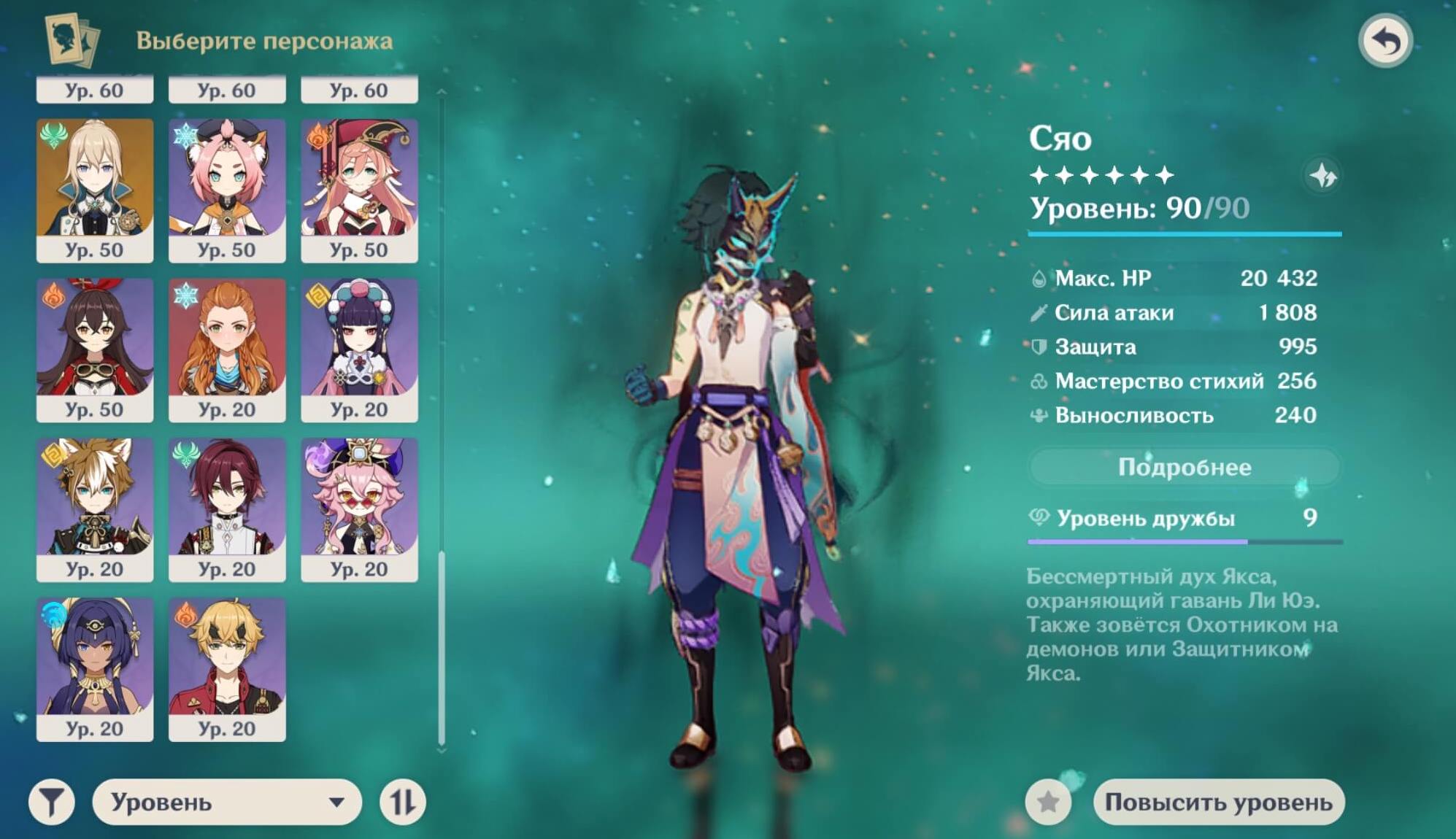This screenshot has width=1456, height=839.
Task: Pick Amber with the red bow
Action: (x=95, y=349)
